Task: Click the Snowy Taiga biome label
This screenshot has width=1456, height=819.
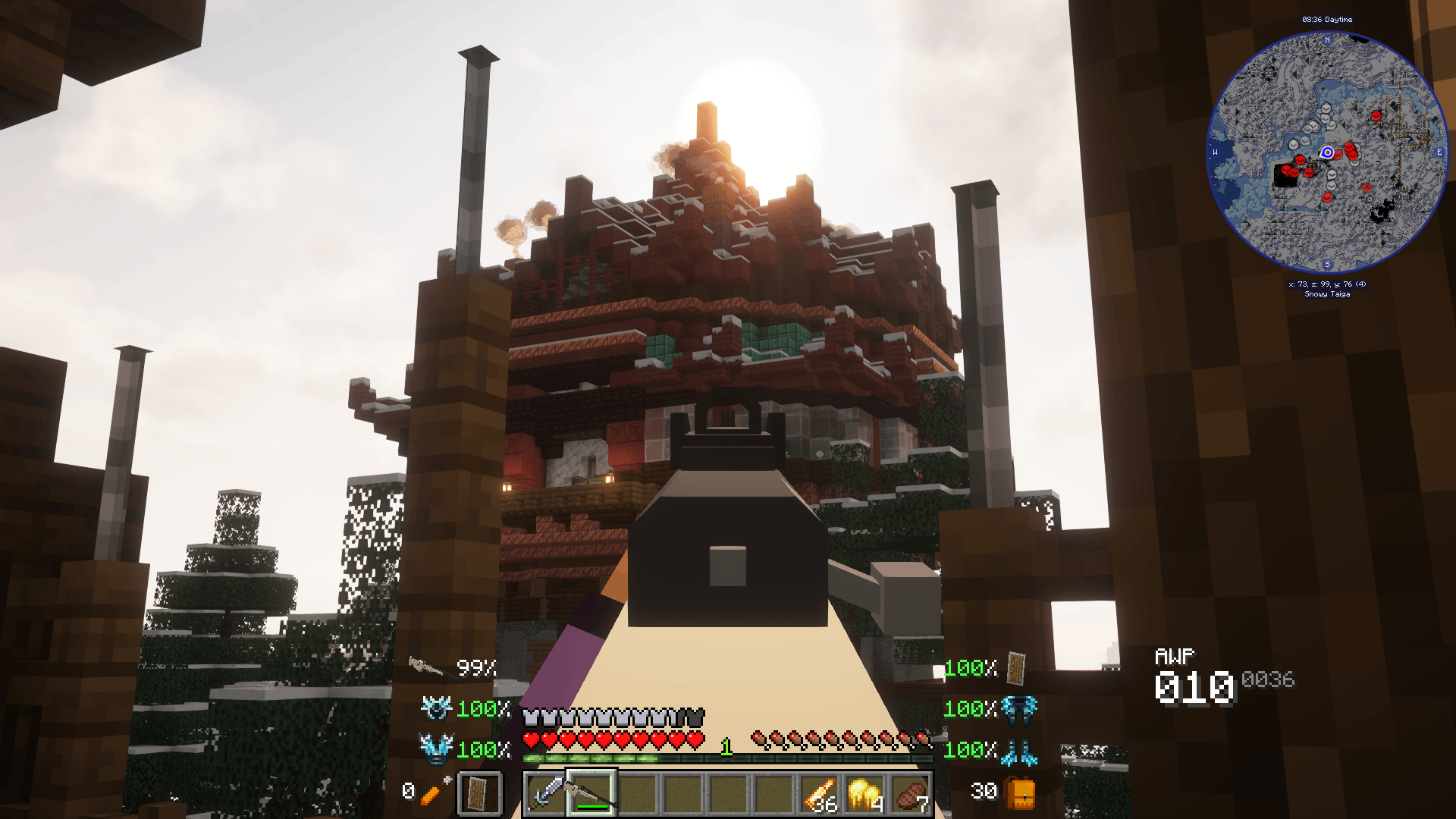Action: [1327, 294]
